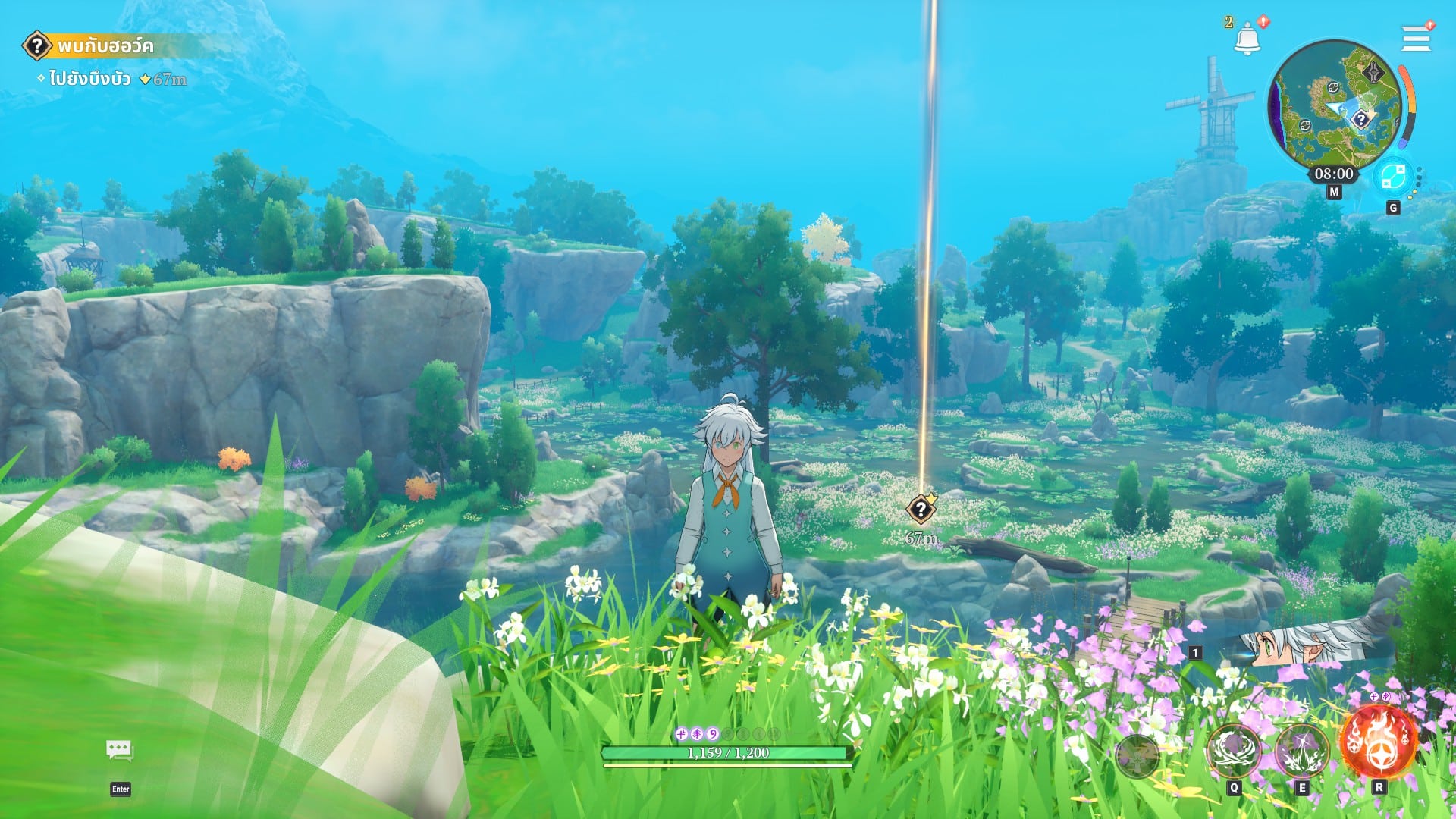Use the light burst skill icon
The image size is (1456, 819).
pyautogui.click(x=1301, y=750)
